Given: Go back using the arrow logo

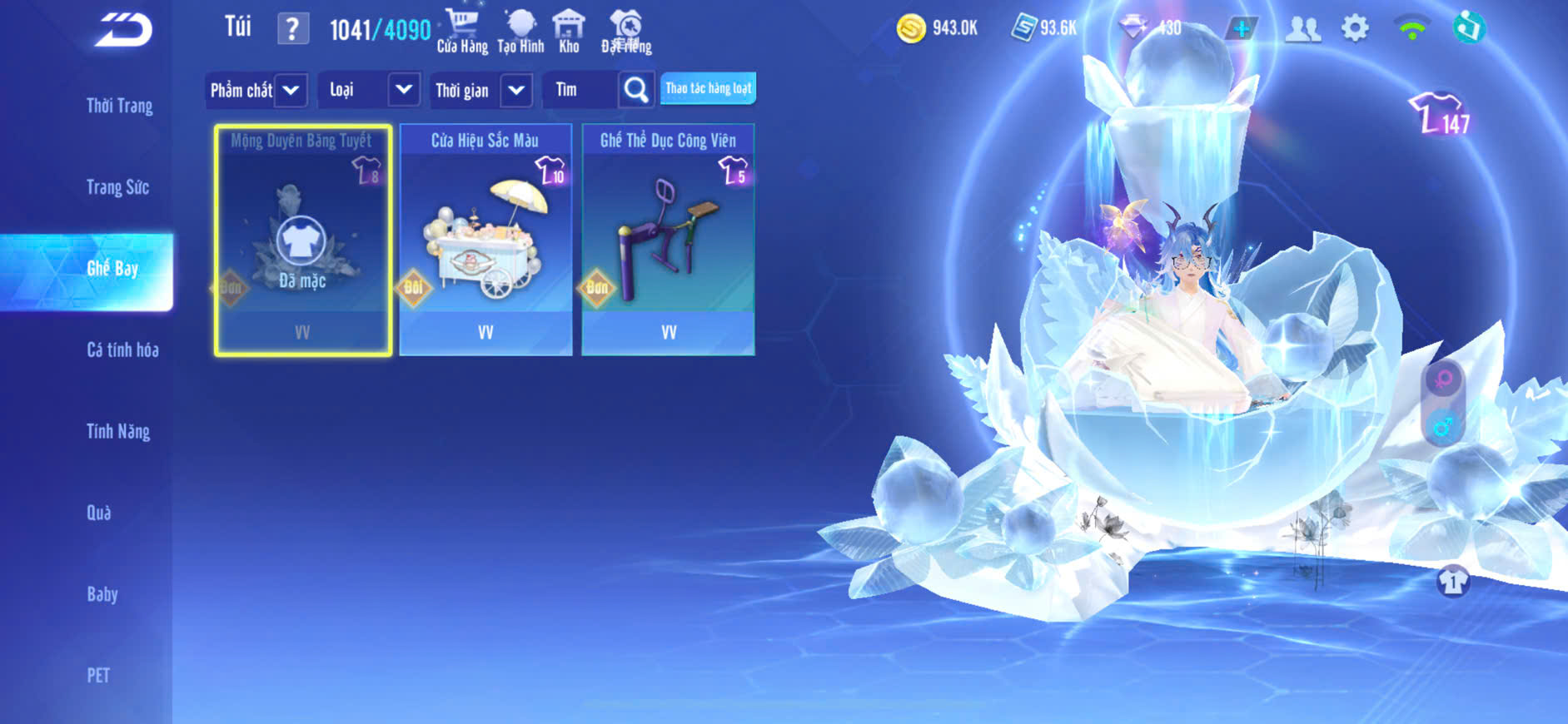Looking at the screenshot, I should 123,30.
